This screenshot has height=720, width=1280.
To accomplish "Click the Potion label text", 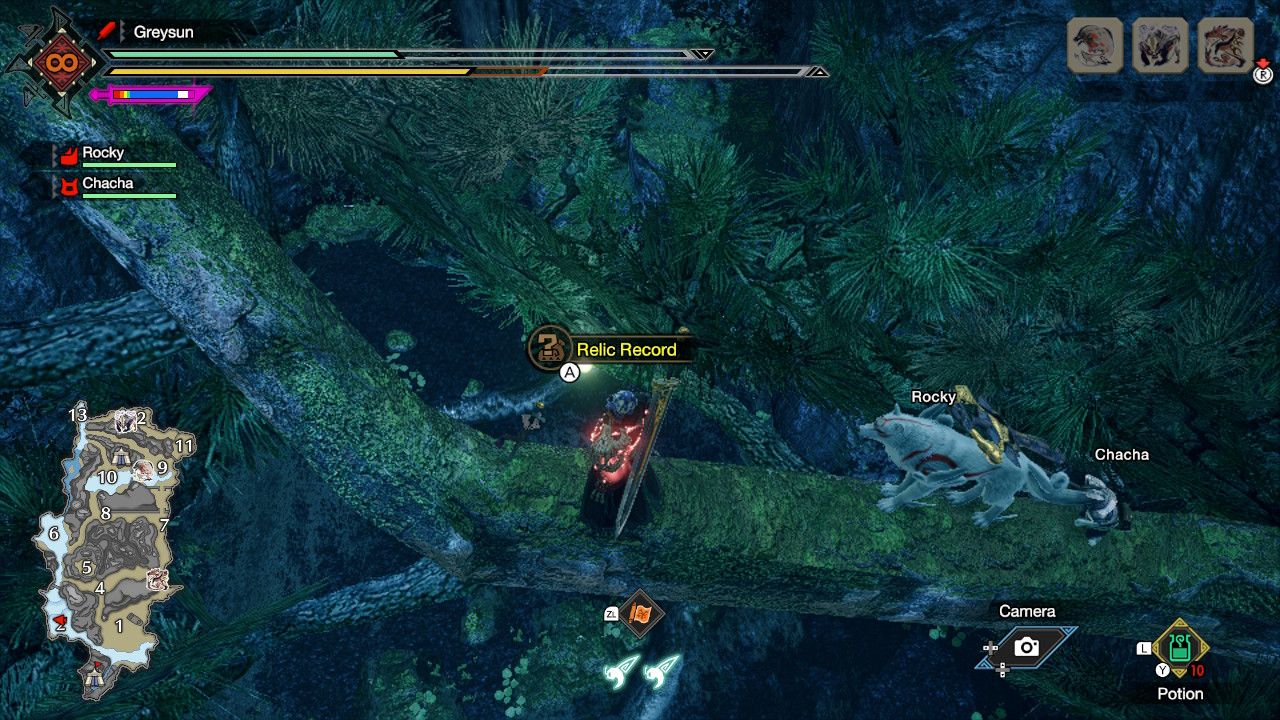I will pyautogui.click(x=1180, y=693).
